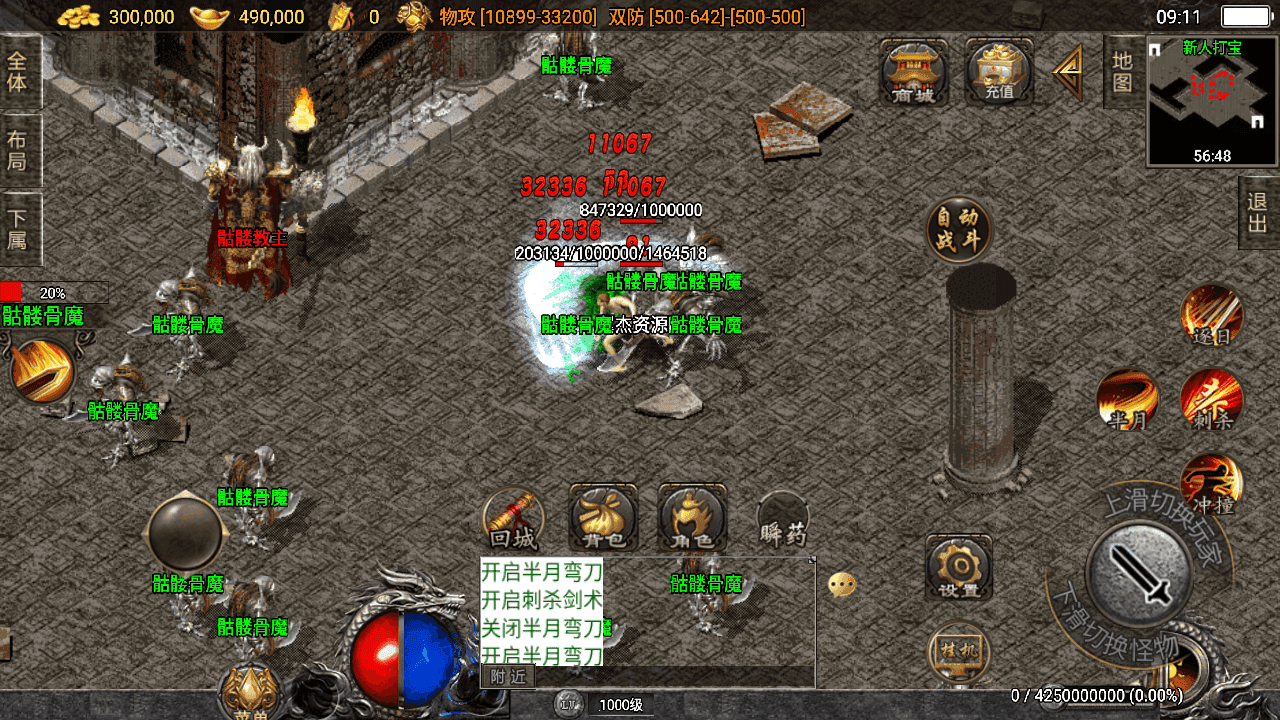The height and width of the screenshot is (720, 1280).
Task: Open the 充值 recharge chest
Action: coord(998,72)
